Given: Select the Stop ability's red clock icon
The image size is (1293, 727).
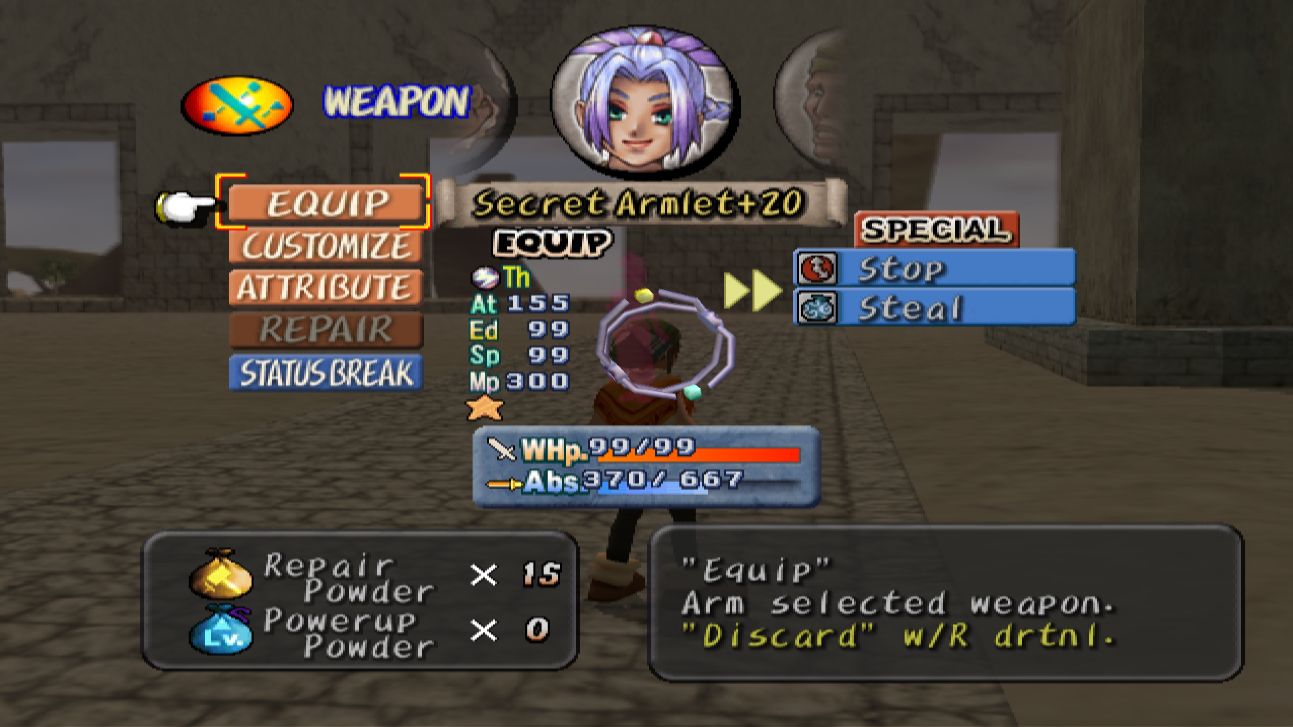Looking at the screenshot, I should [x=816, y=267].
